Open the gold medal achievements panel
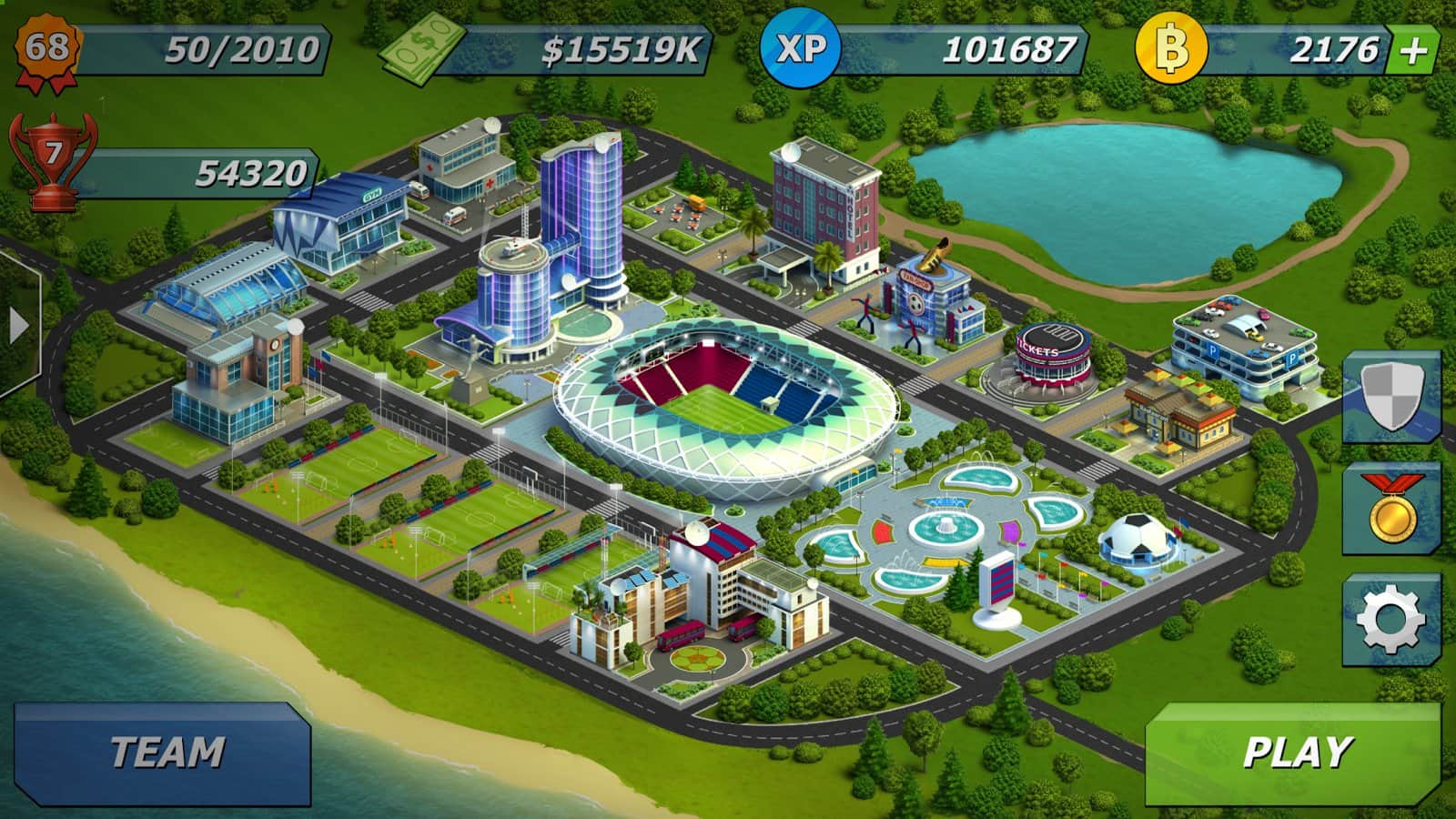The height and width of the screenshot is (819, 1456). coord(1392,508)
